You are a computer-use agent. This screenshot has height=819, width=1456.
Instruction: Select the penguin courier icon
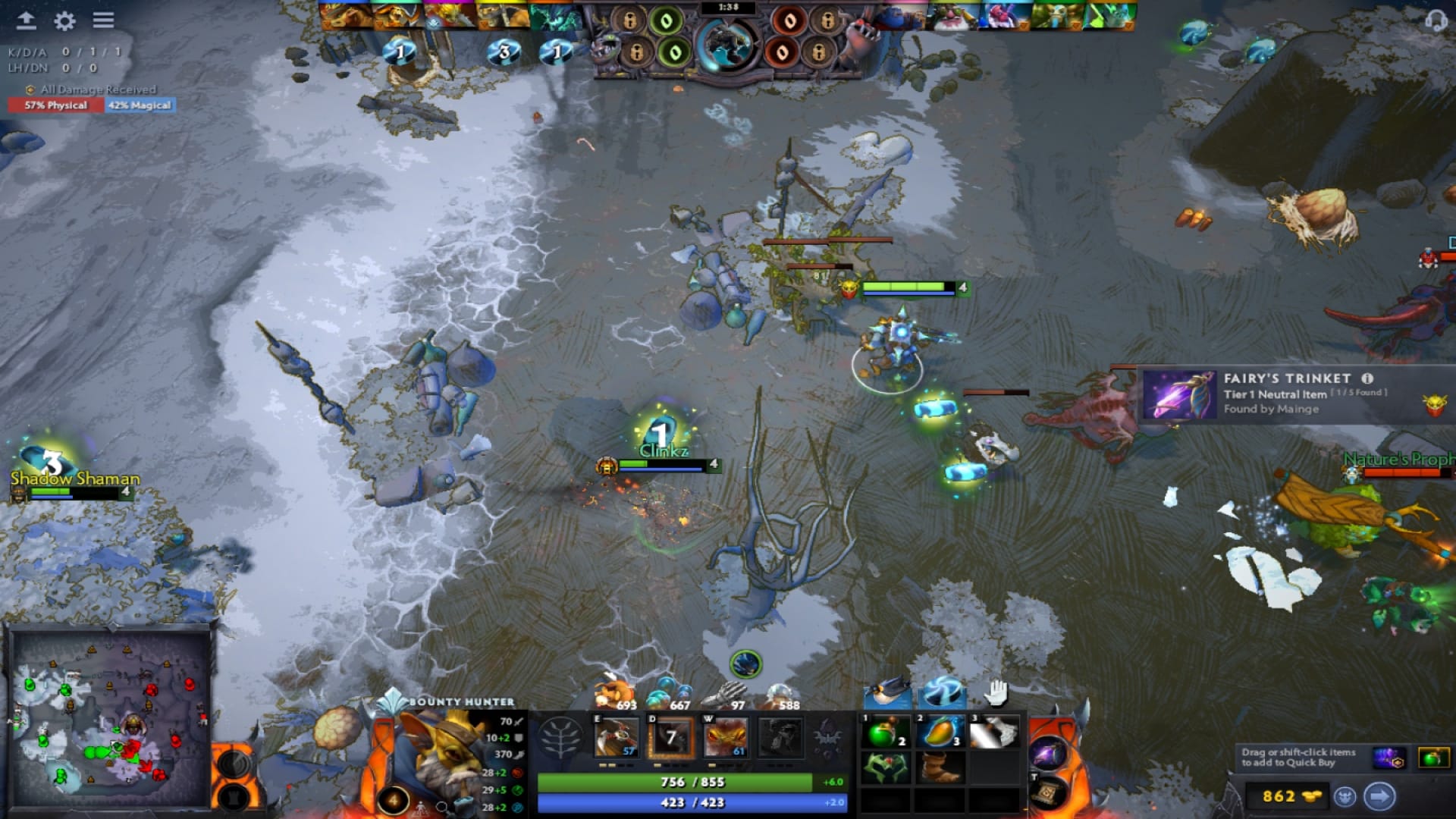tap(887, 692)
